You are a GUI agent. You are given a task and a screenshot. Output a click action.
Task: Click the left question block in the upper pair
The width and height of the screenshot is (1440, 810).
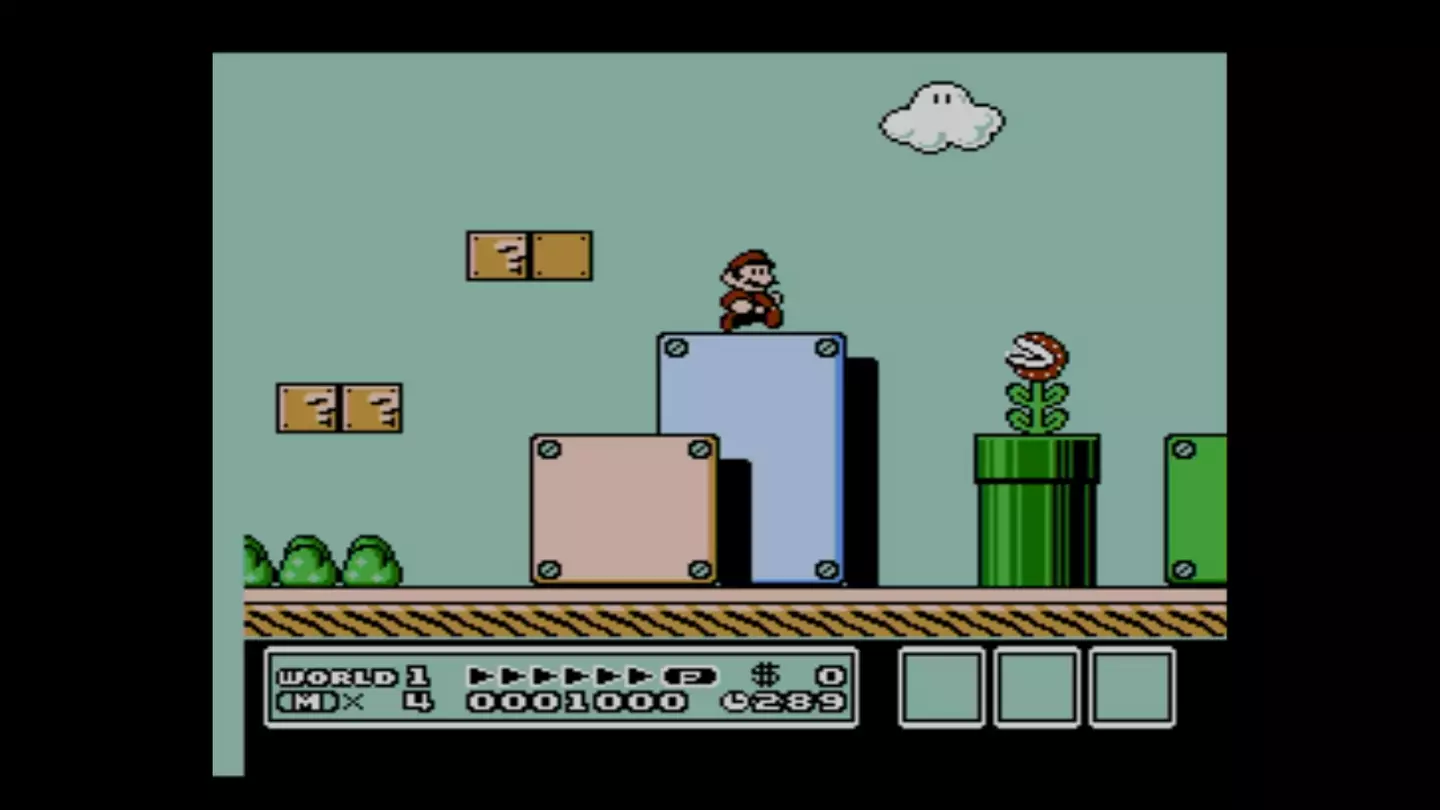click(x=498, y=255)
